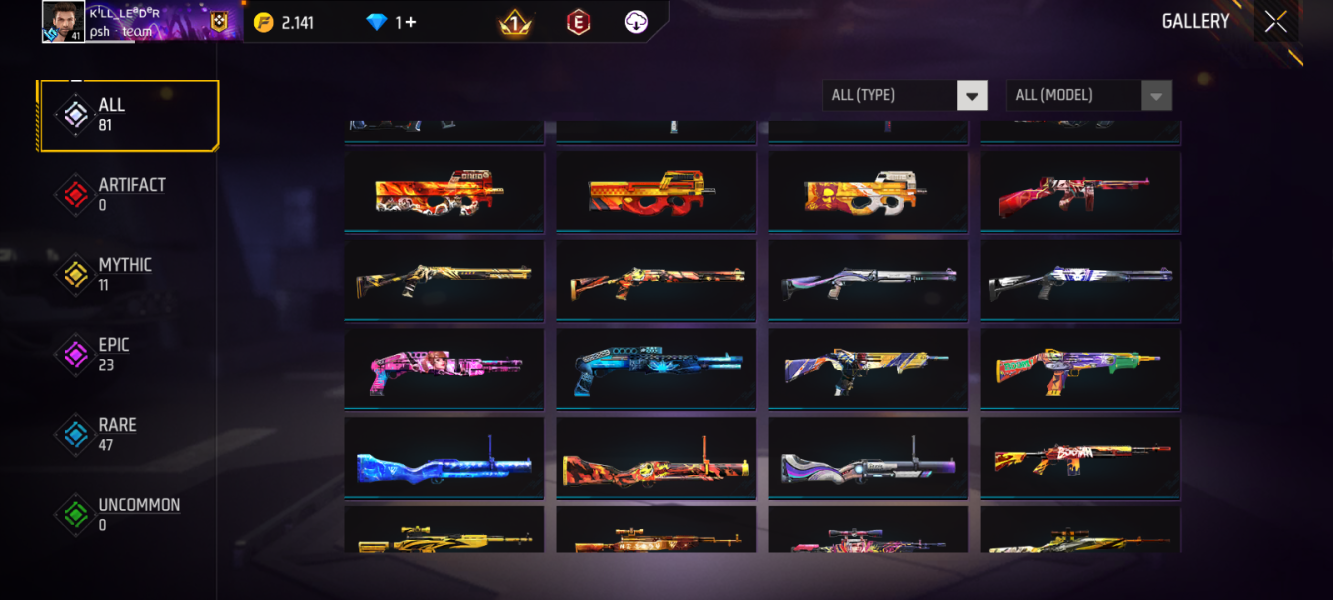Select the blue grenade launcher skin

pos(444,458)
